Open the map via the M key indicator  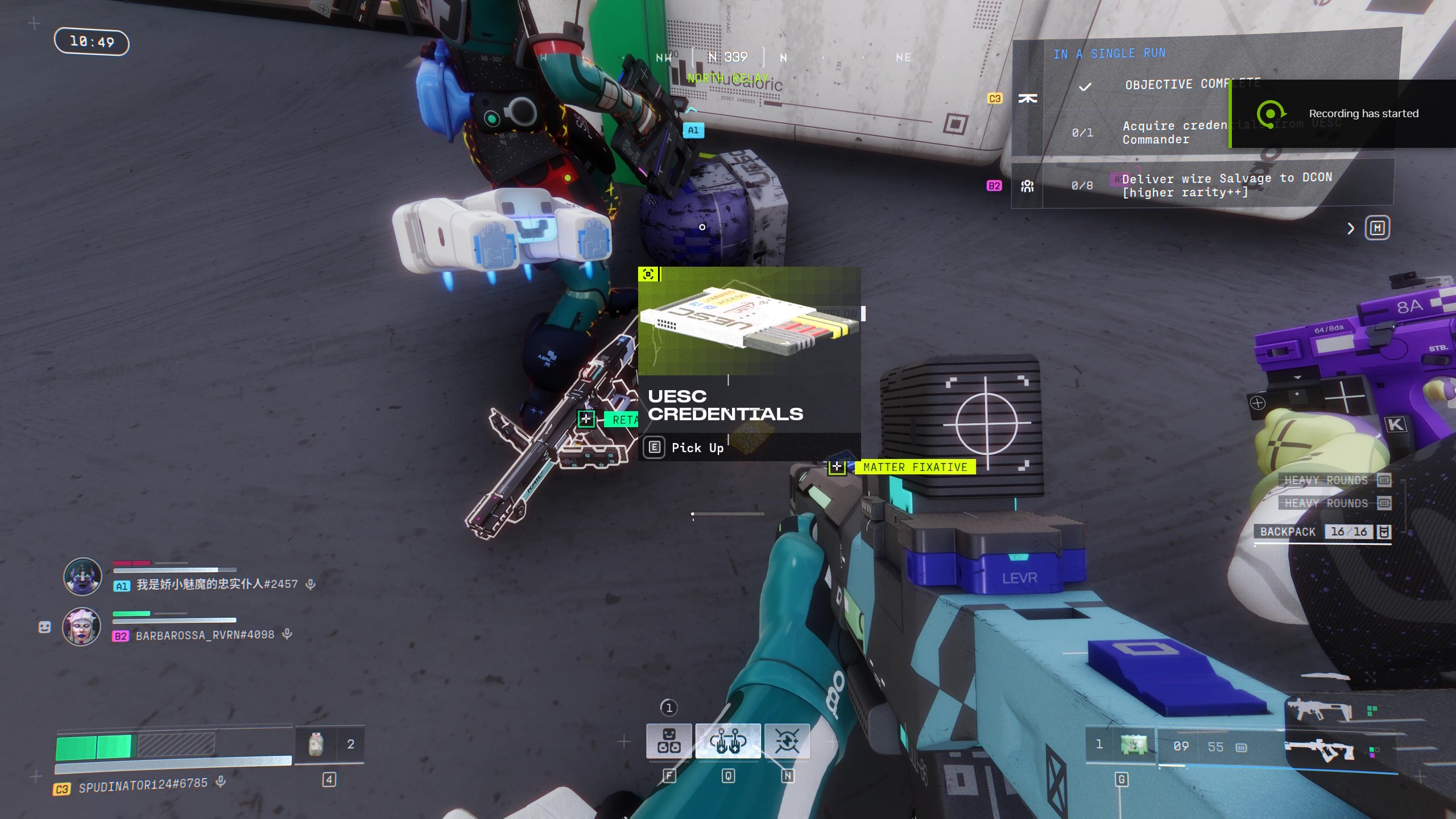tap(1378, 228)
